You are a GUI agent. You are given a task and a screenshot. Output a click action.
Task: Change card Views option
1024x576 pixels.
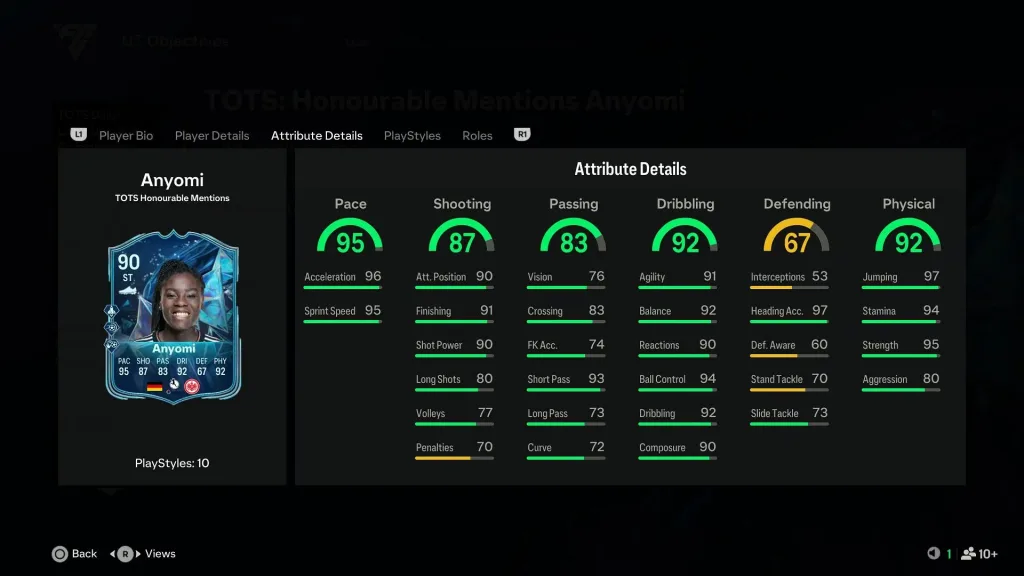tap(147, 553)
